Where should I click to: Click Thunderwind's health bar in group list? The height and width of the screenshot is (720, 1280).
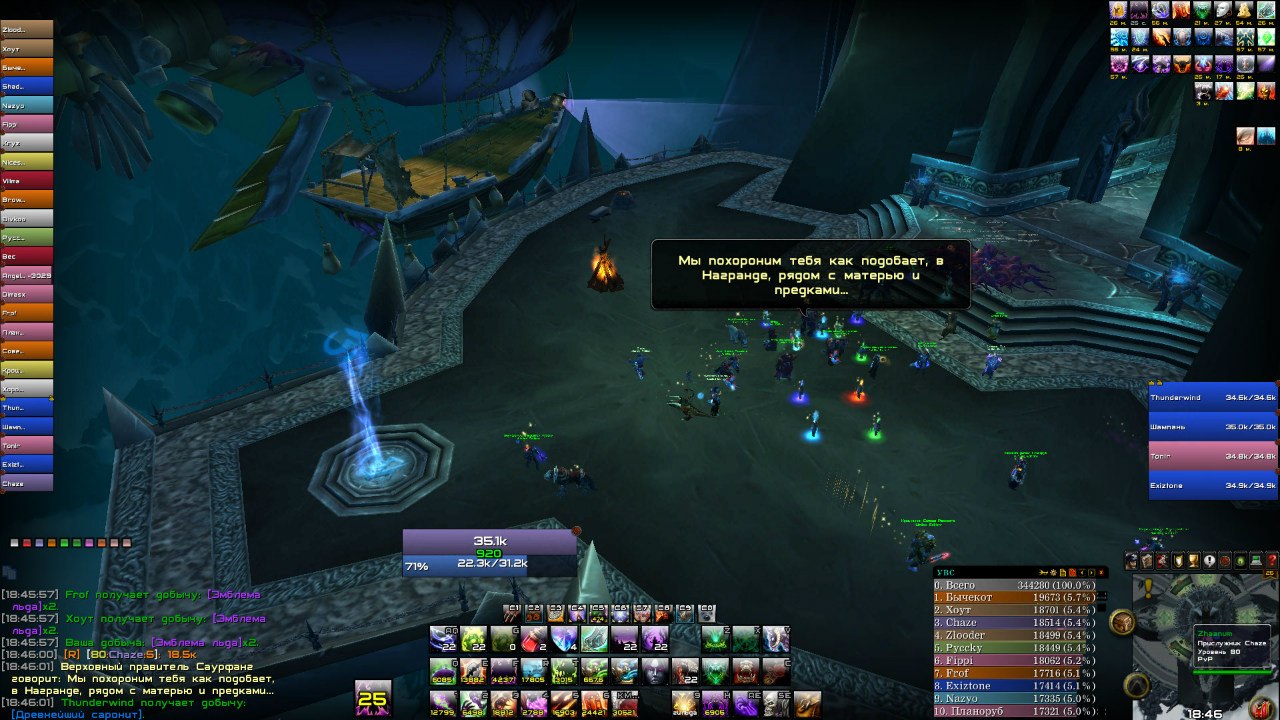click(x=1213, y=397)
